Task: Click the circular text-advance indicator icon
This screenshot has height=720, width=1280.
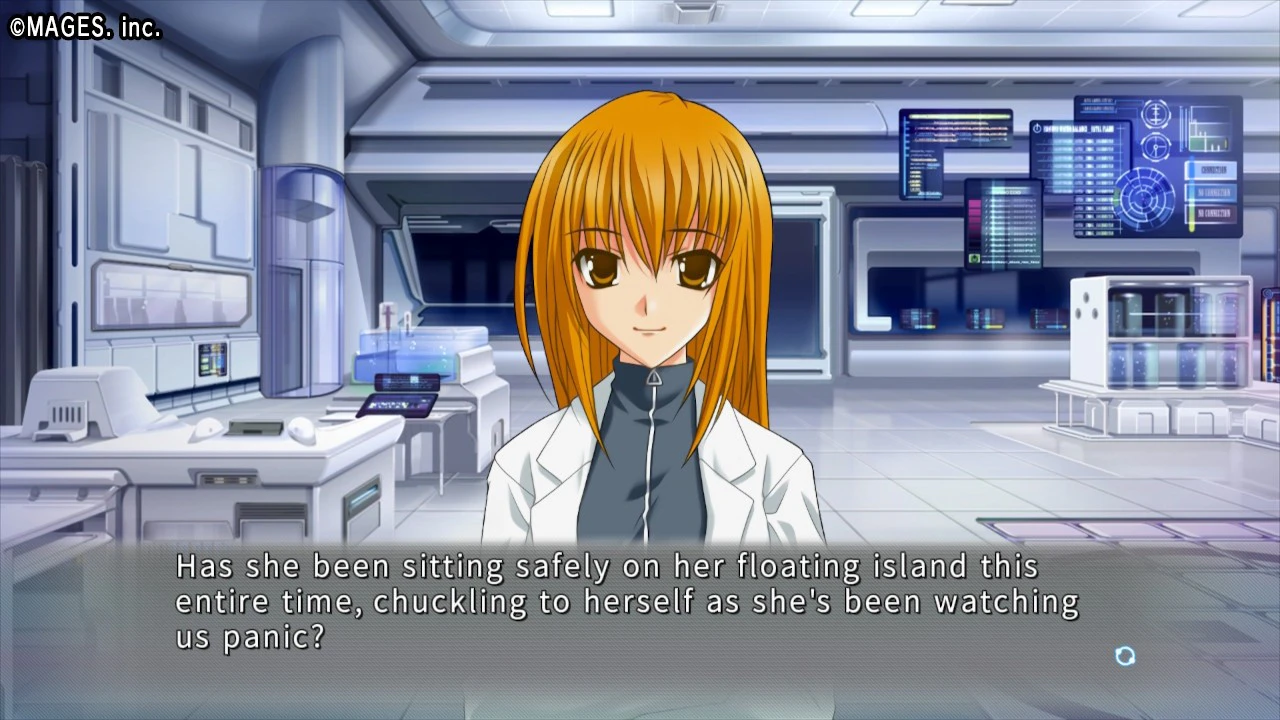Action: click(1125, 656)
